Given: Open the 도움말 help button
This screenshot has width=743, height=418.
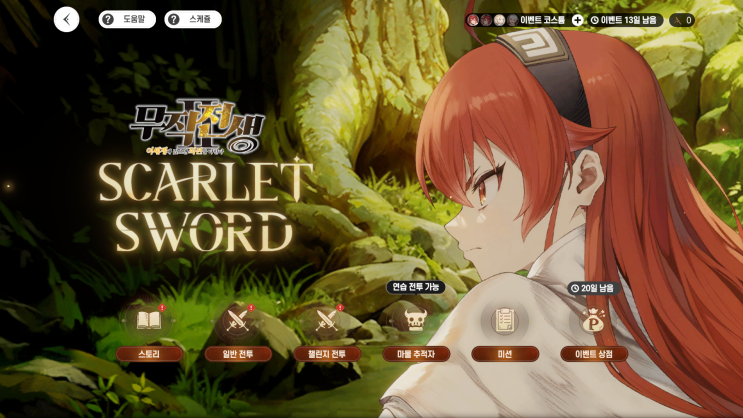Looking at the screenshot, I should [127, 19].
